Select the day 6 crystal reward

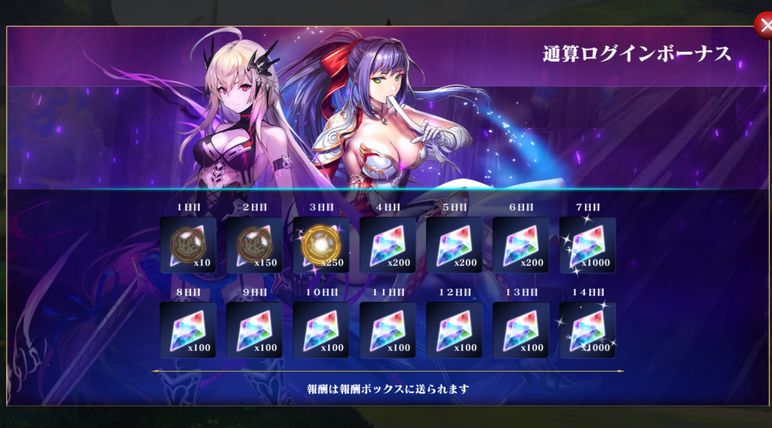tap(520, 245)
